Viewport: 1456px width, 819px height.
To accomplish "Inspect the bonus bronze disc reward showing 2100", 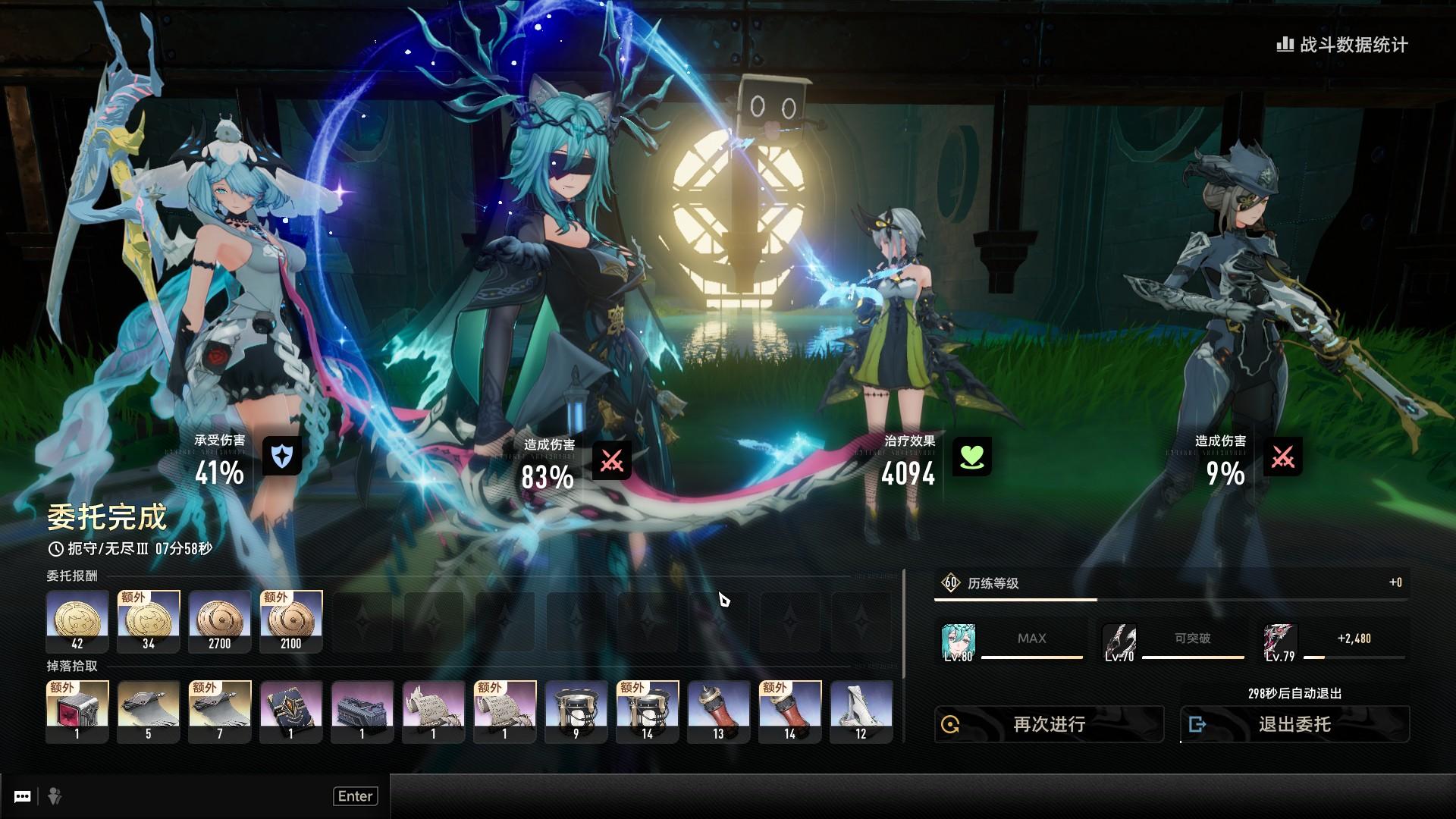I will pos(291,621).
